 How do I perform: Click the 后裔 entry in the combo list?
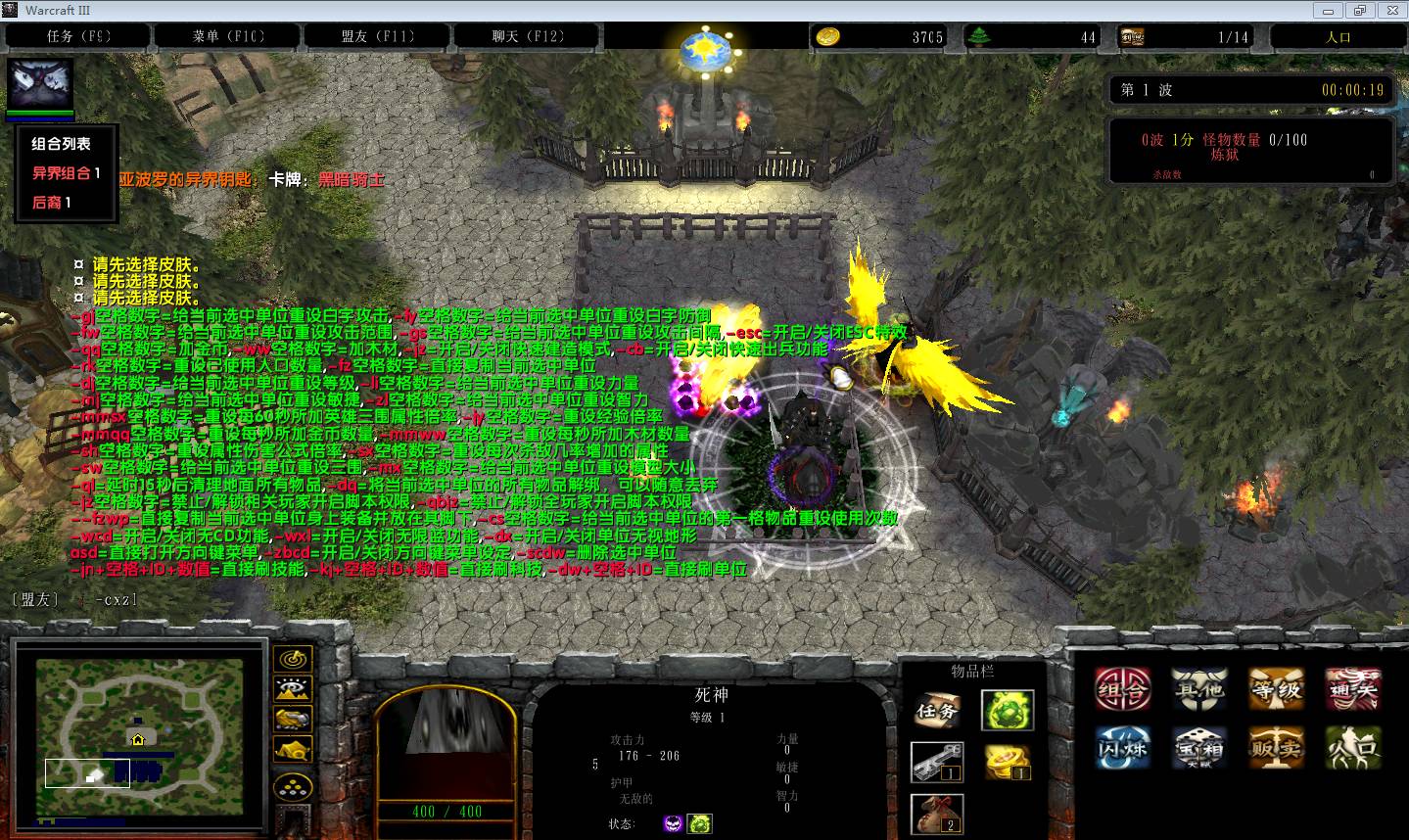coord(52,203)
